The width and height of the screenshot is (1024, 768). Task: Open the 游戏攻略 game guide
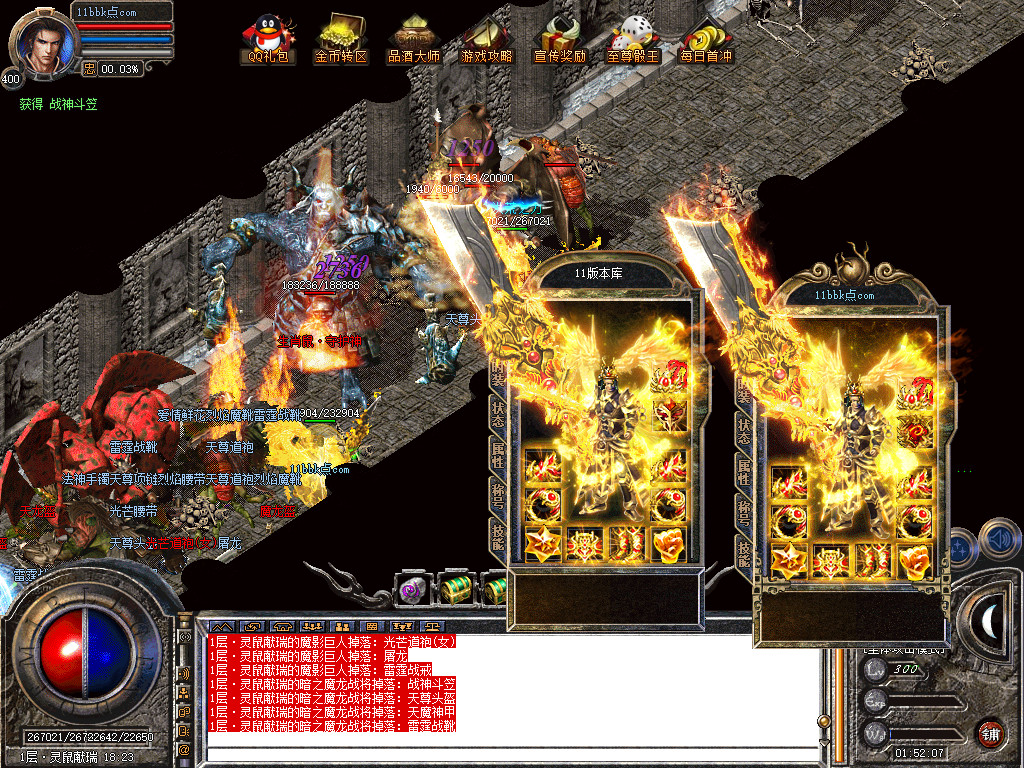tap(486, 38)
